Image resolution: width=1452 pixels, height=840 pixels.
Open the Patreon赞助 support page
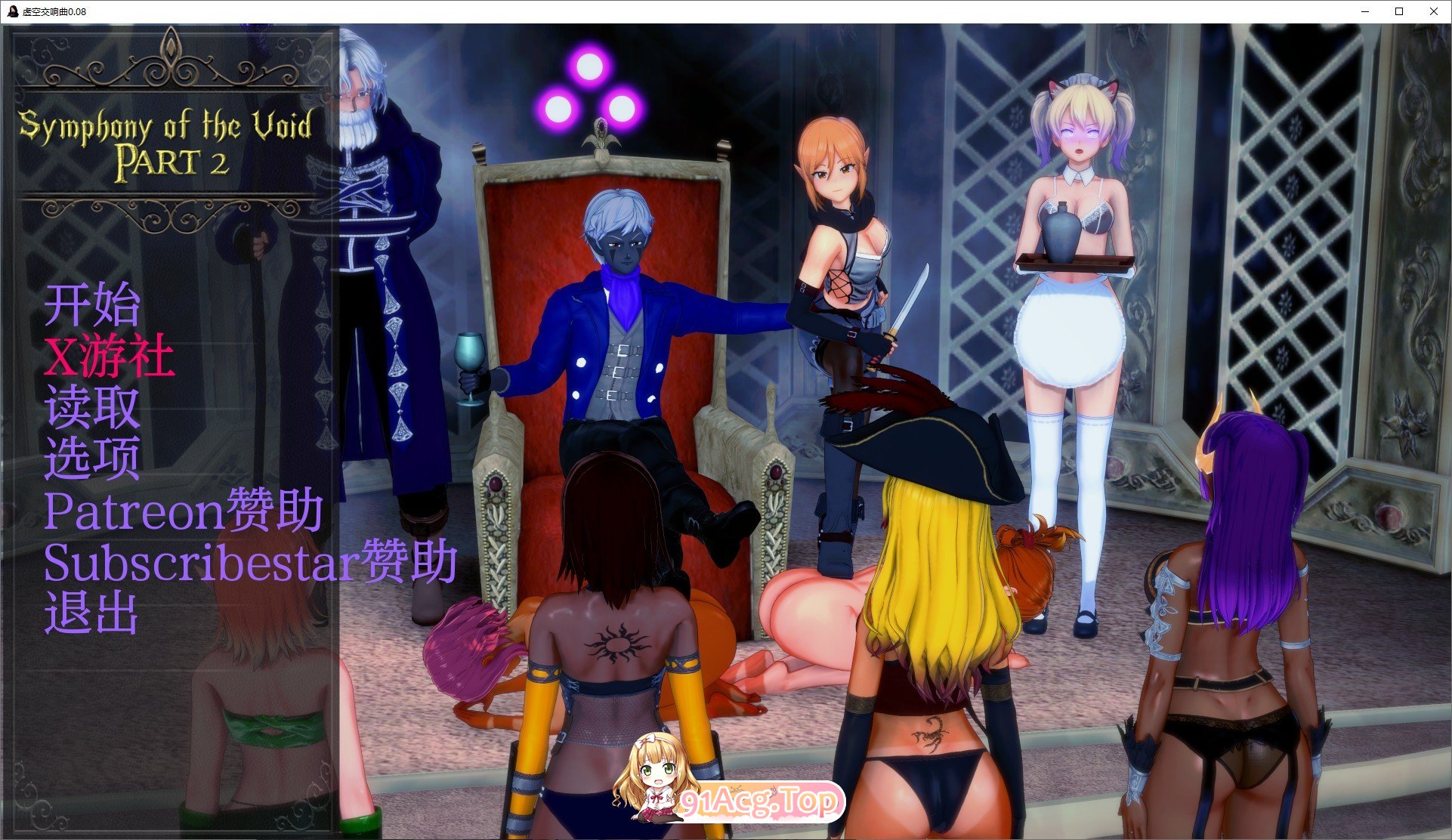[184, 510]
